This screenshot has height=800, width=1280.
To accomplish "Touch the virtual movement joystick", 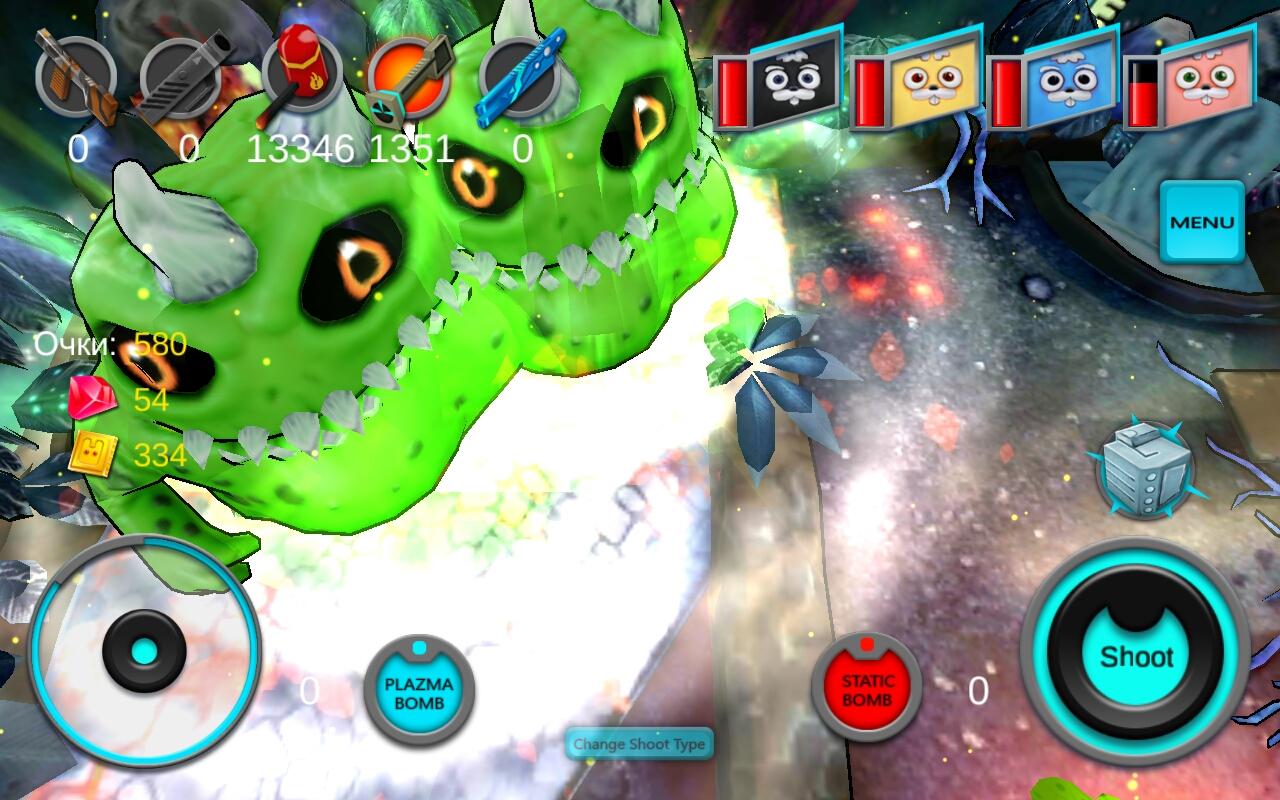I will 145,651.
